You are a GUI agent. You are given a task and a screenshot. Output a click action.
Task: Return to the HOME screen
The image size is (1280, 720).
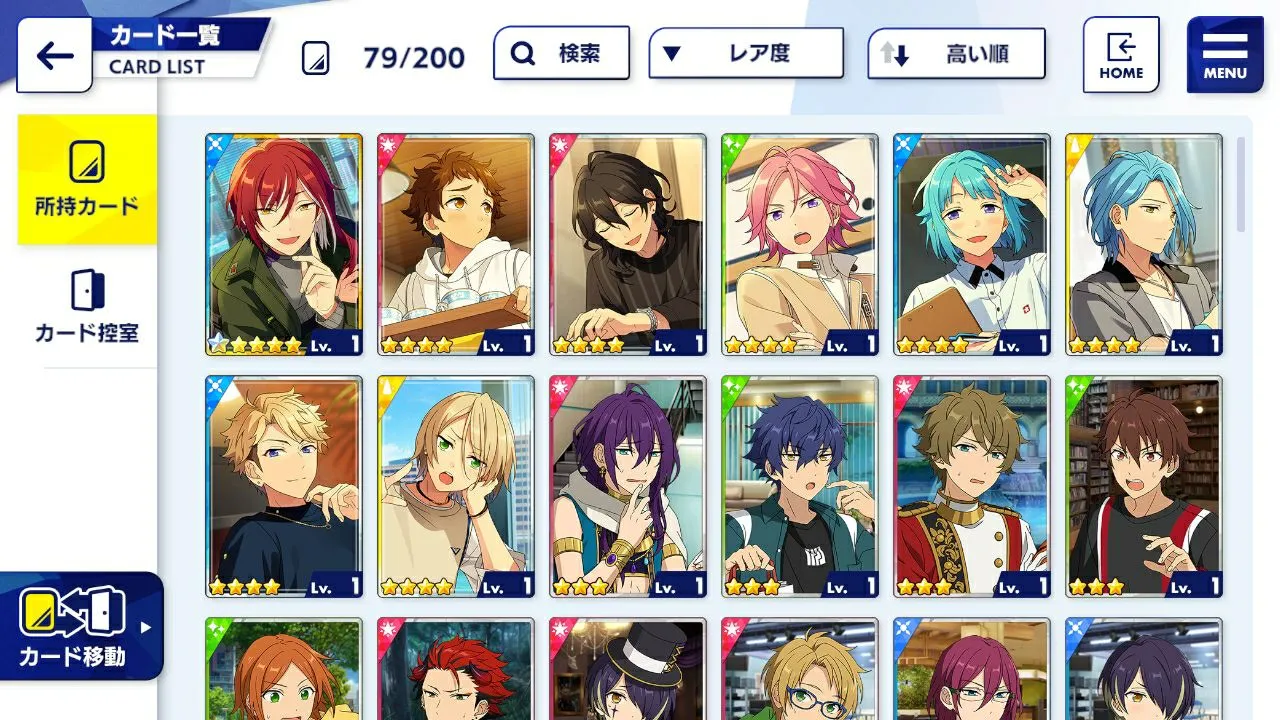[x=1121, y=55]
